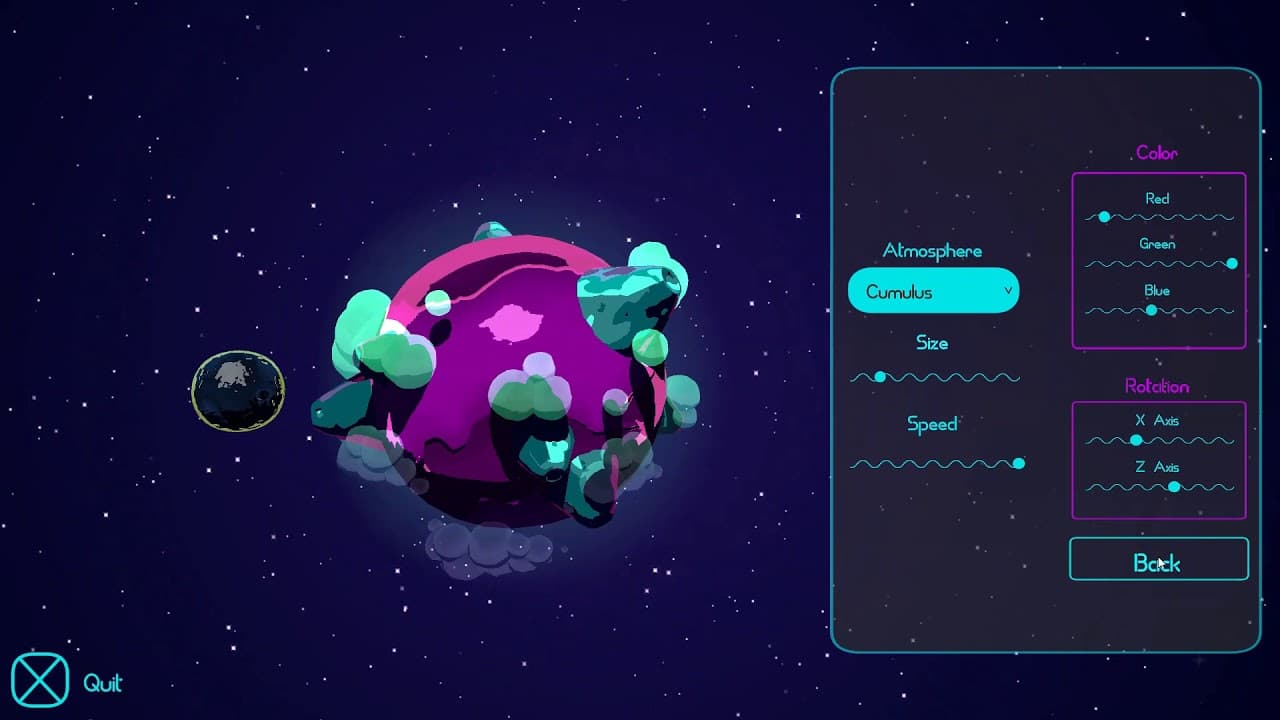
Task: Click the Rotation panel header
Action: pyautogui.click(x=1158, y=386)
